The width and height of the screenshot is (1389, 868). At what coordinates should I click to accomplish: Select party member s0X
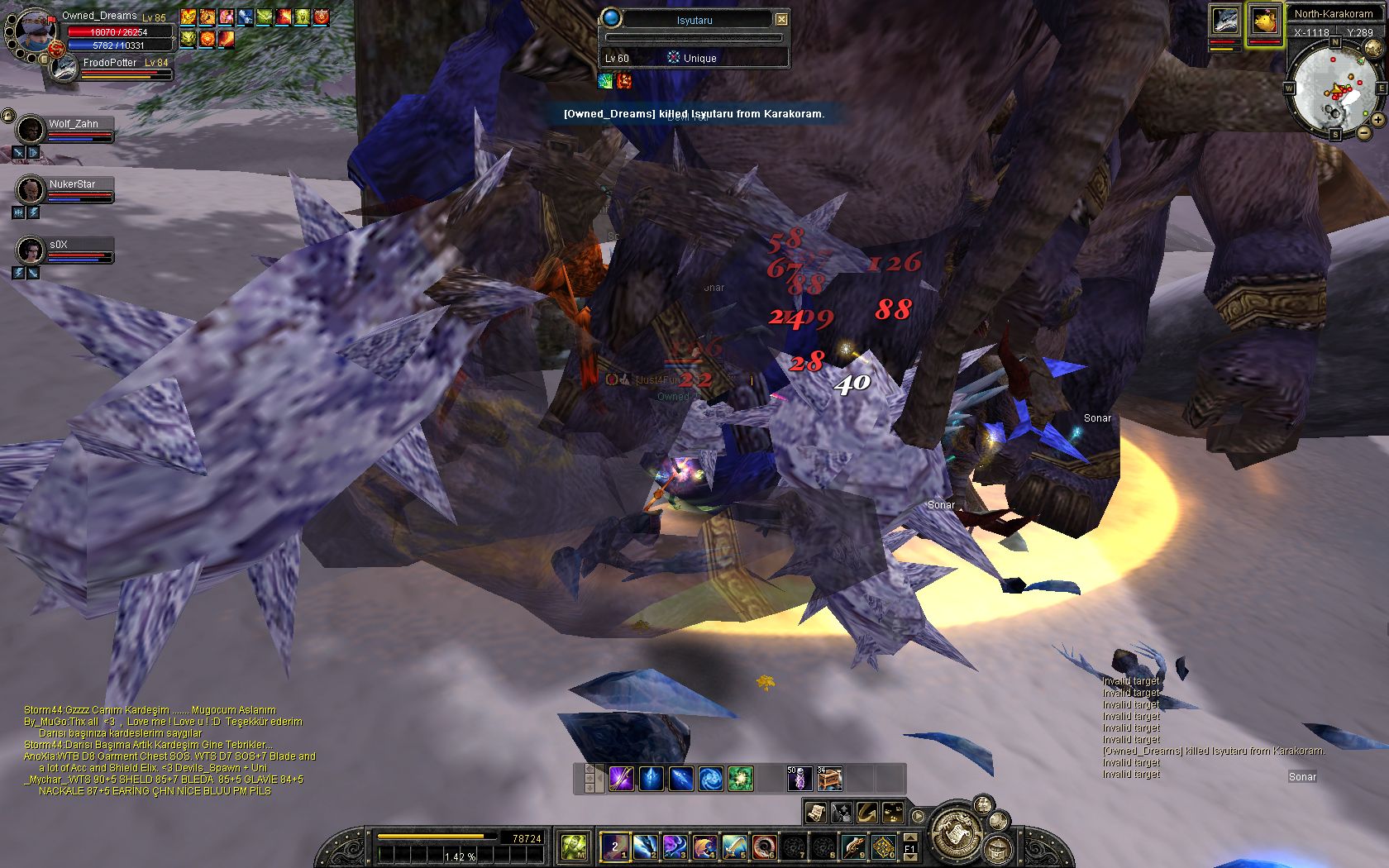(x=31, y=249)
